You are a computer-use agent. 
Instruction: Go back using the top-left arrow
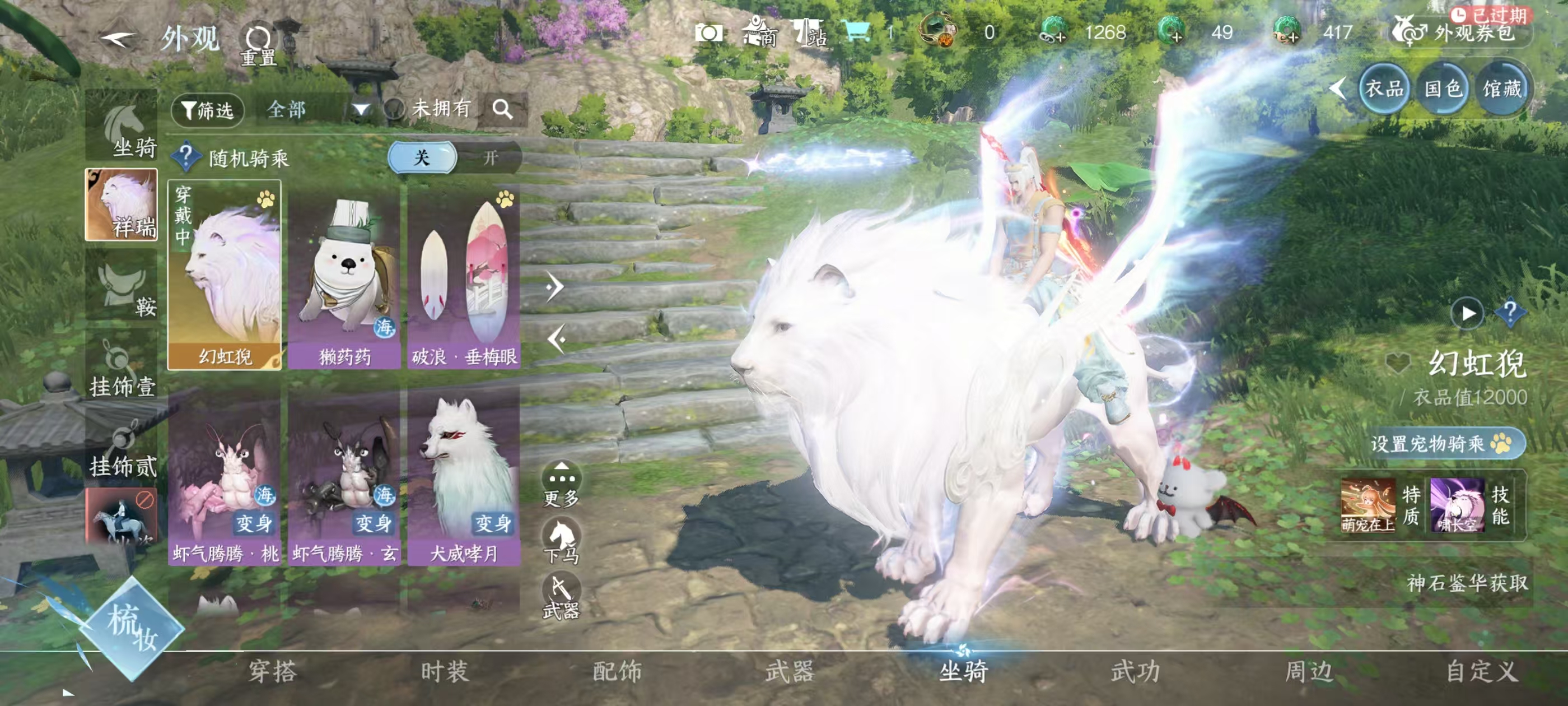(117, 39)
